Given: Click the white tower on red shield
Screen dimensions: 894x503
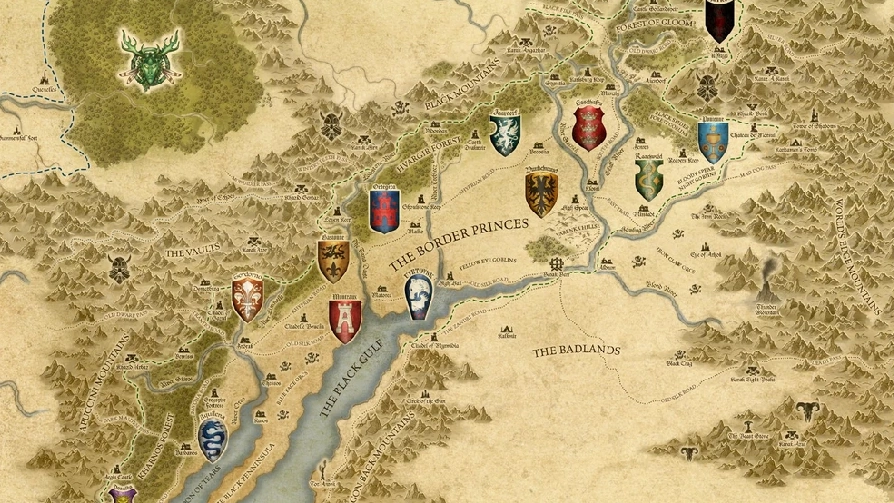Looking at the screenshot, I should click(345, 320).
